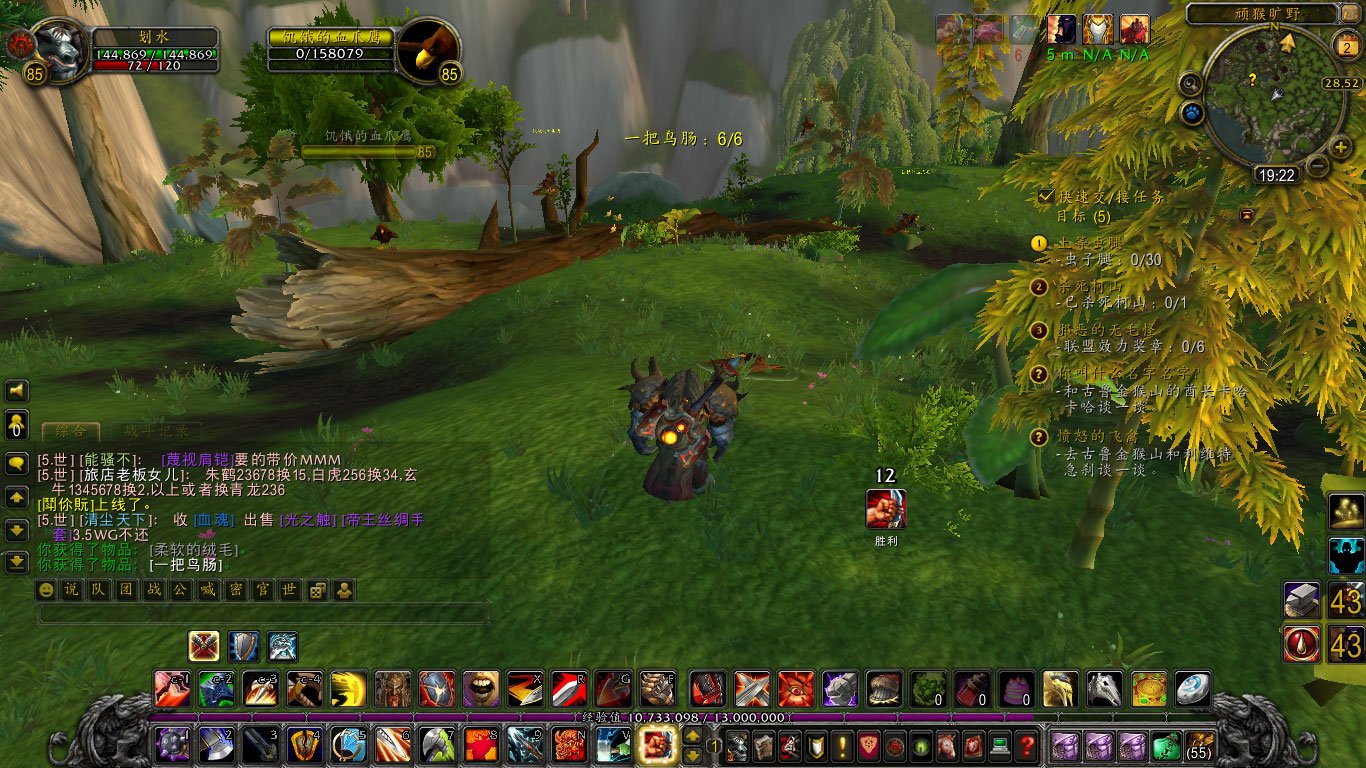Viewport: 1366px width, 768px height.
Task: Choose the 世 world channel button
Action: pyautogui.click(x=289, y=590)
